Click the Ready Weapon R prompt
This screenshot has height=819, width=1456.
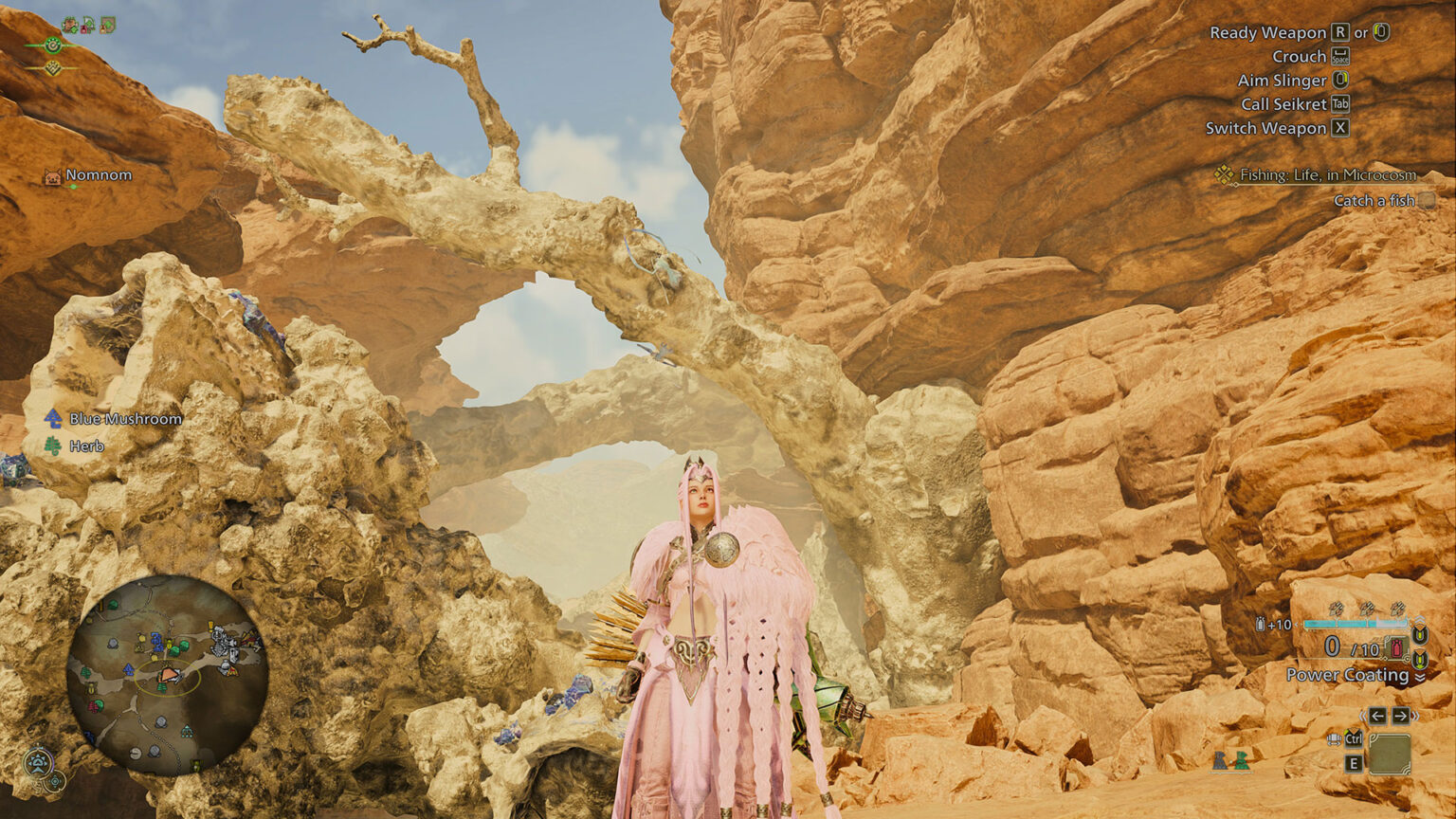pyautogui.click(x=1338, y=32)
